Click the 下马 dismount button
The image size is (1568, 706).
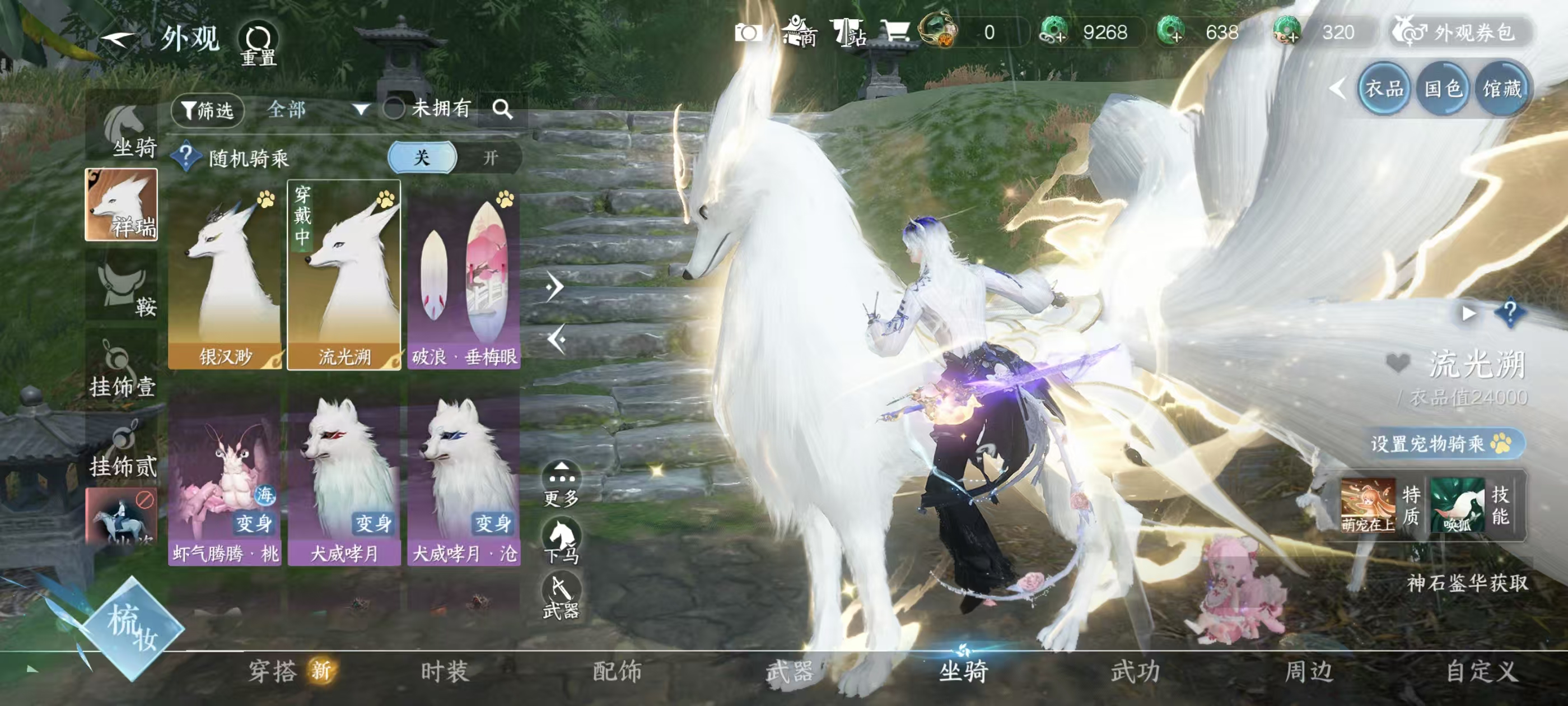click(x=561, y=541)
